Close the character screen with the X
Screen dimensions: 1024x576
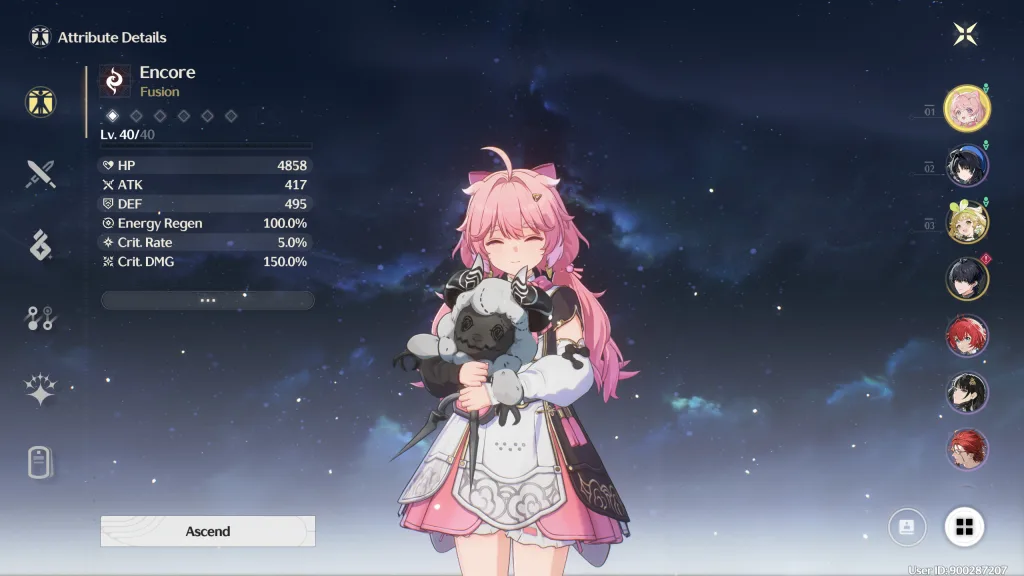tap(965, 34)
